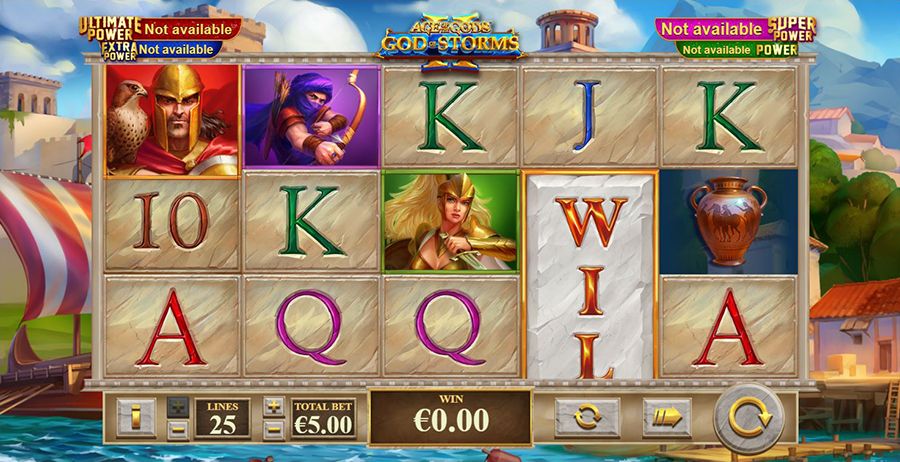Click the gold plus beside Total Bet
Viewport: 900px width, 462px height.
coord(274,406)
